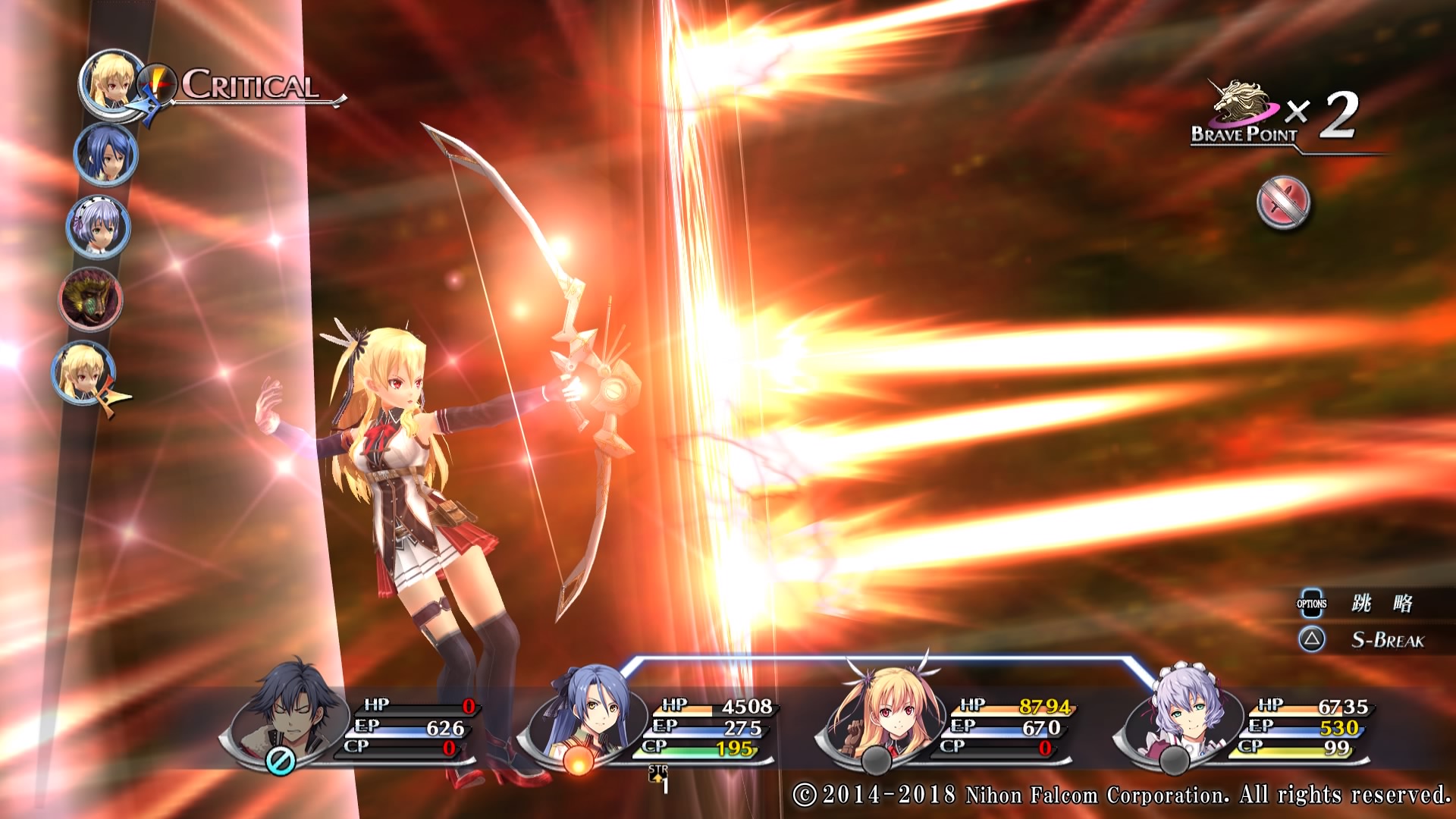This screenshot has height=819, width=1456.
Task: Choose the enemy monster portrait in the turn order
Action: (91, 299)
